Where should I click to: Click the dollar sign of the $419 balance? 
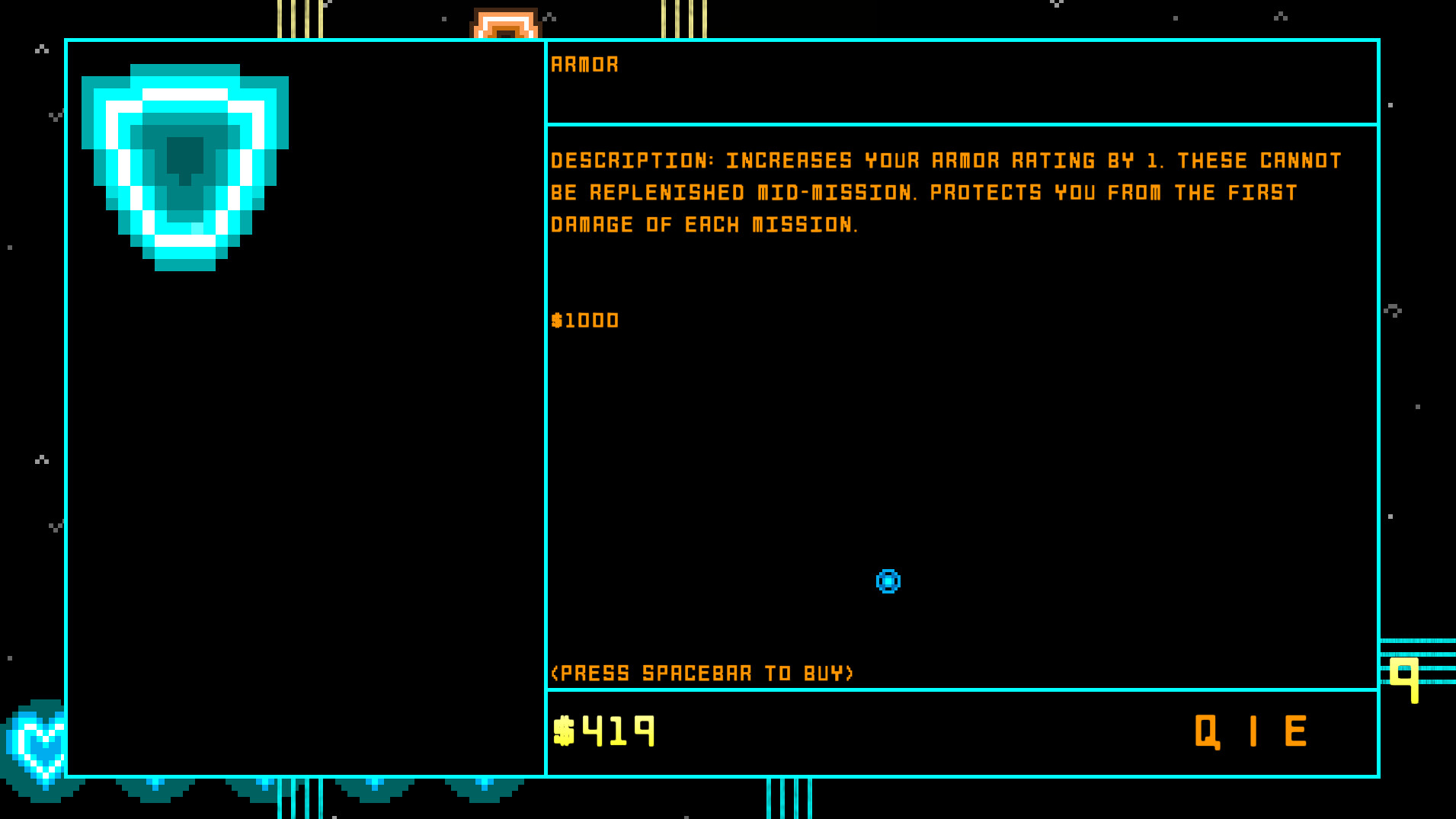click(565, 729)
